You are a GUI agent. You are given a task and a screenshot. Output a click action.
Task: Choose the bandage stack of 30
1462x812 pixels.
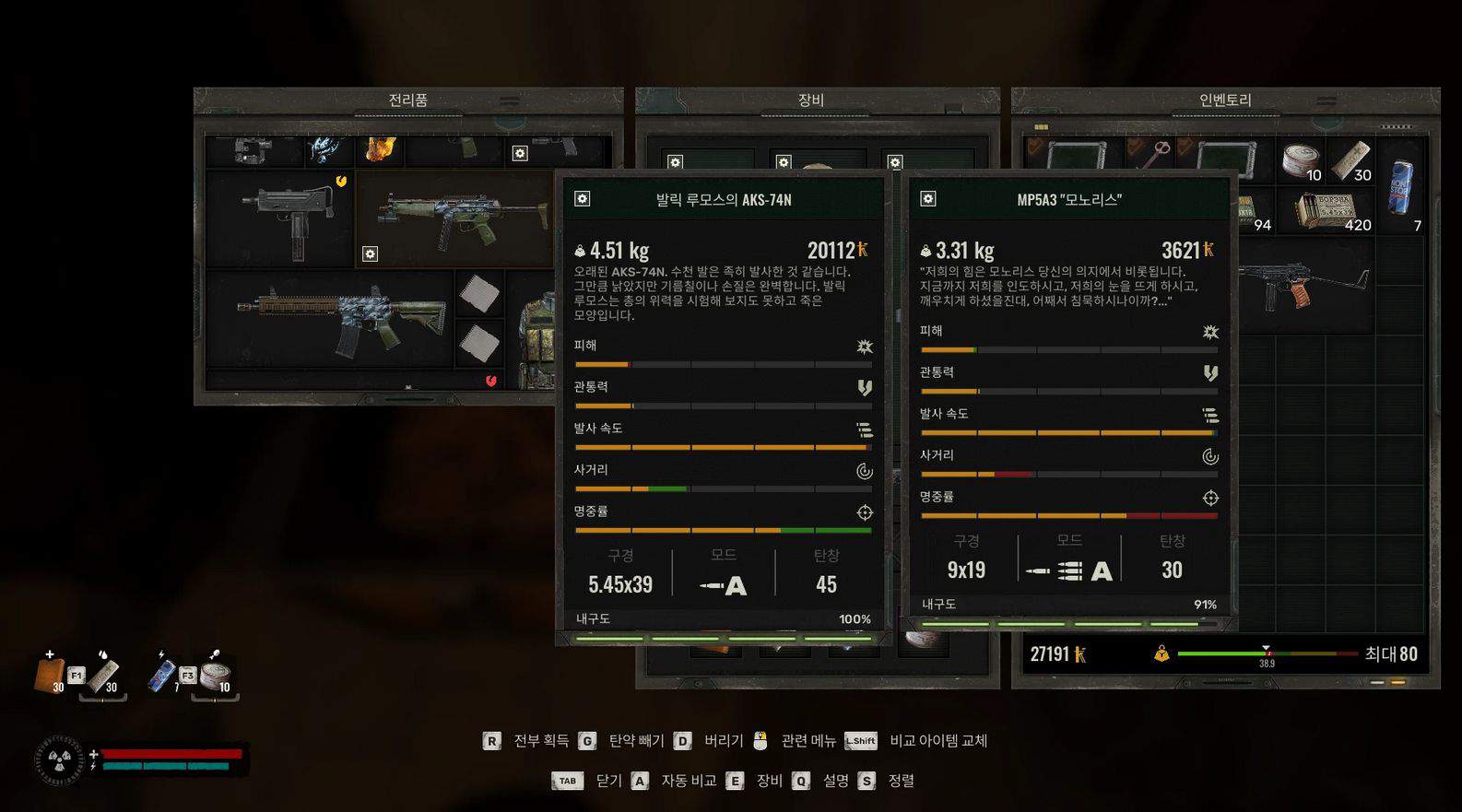coord(1351,161)
